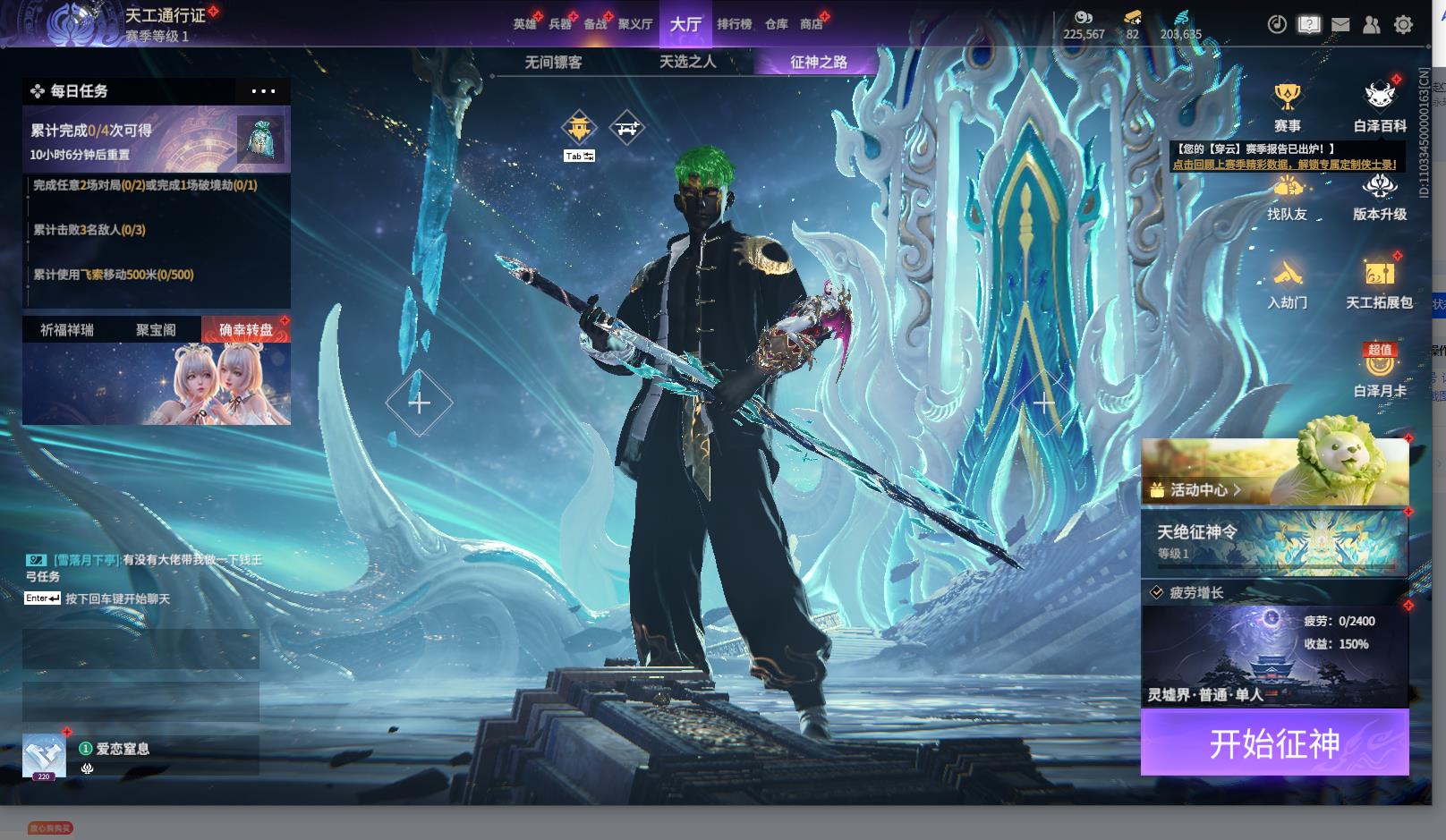
Task: Open the 英雄 heroes menu
Action: tap(524, 24)
